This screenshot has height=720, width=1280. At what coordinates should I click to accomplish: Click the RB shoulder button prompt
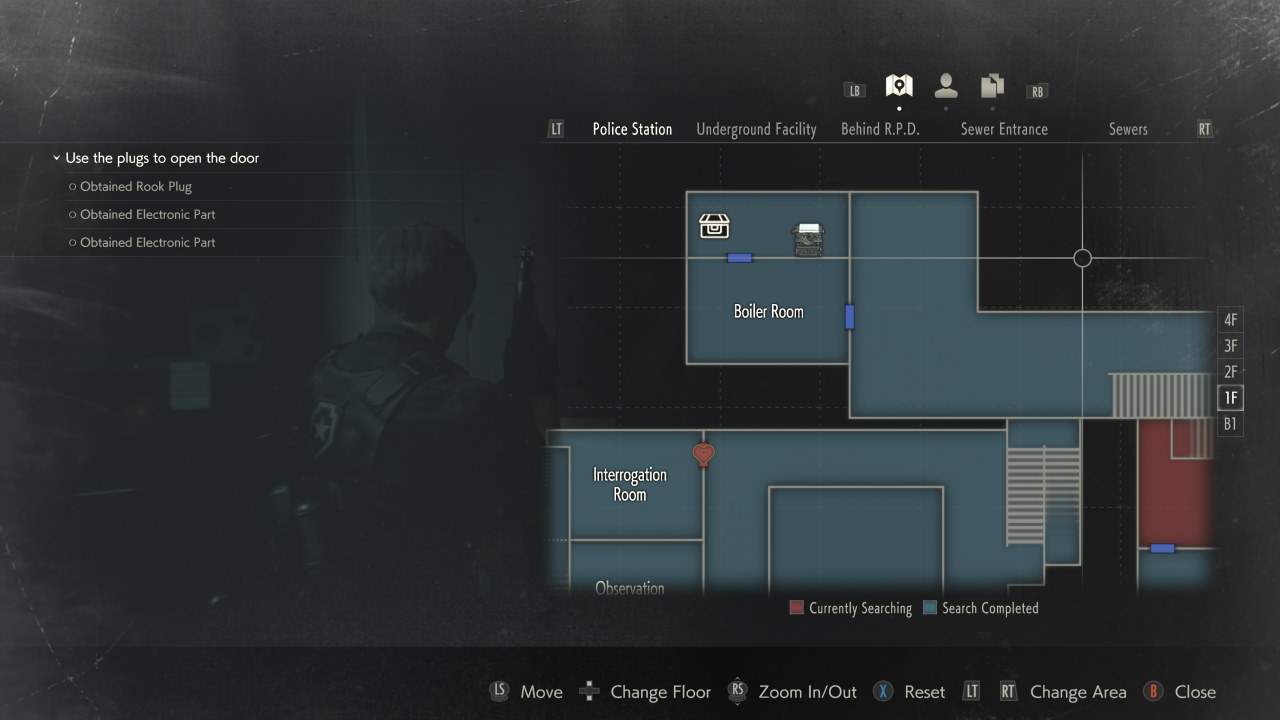[x=1037, y=91]
